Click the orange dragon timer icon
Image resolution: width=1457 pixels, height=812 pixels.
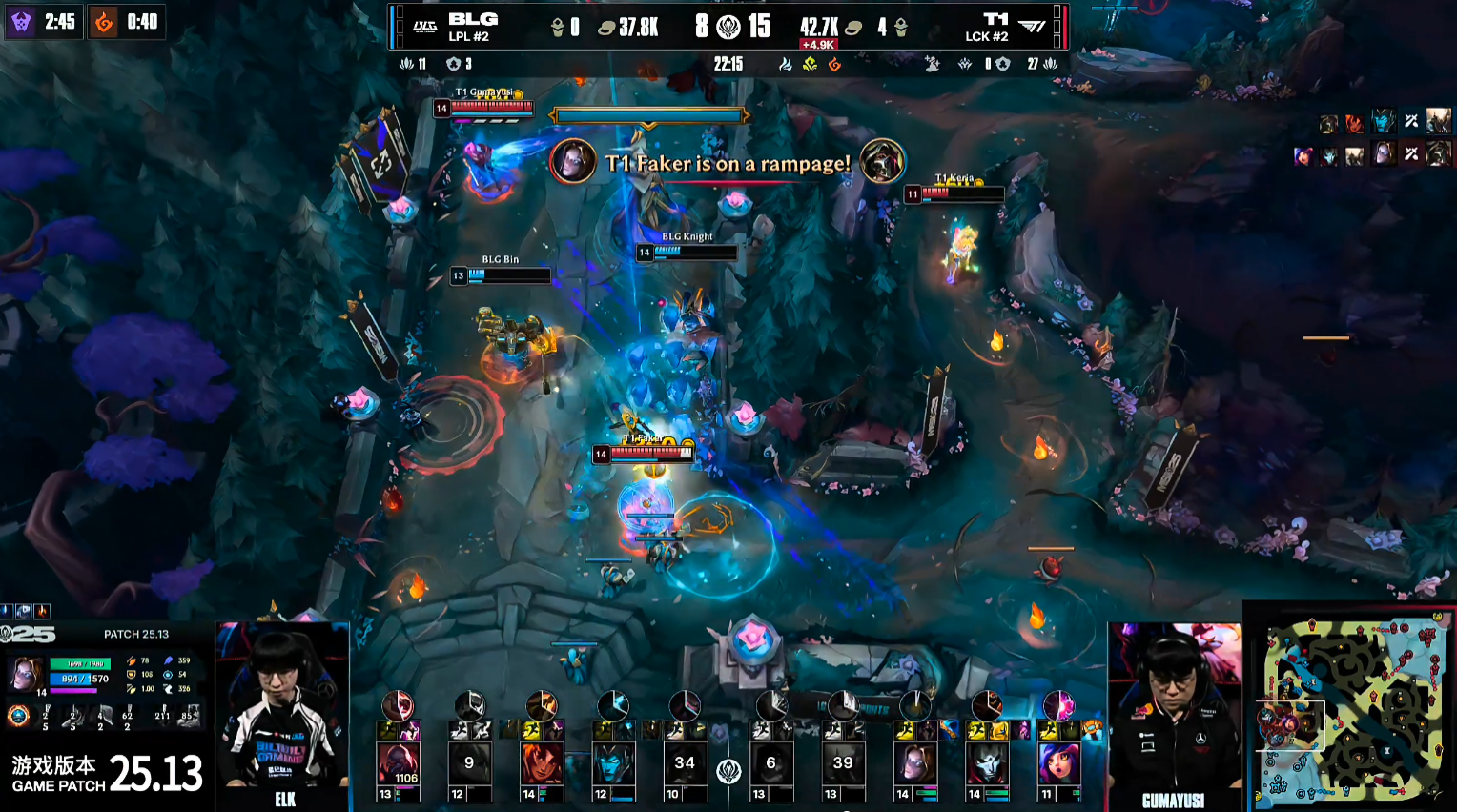104,21
